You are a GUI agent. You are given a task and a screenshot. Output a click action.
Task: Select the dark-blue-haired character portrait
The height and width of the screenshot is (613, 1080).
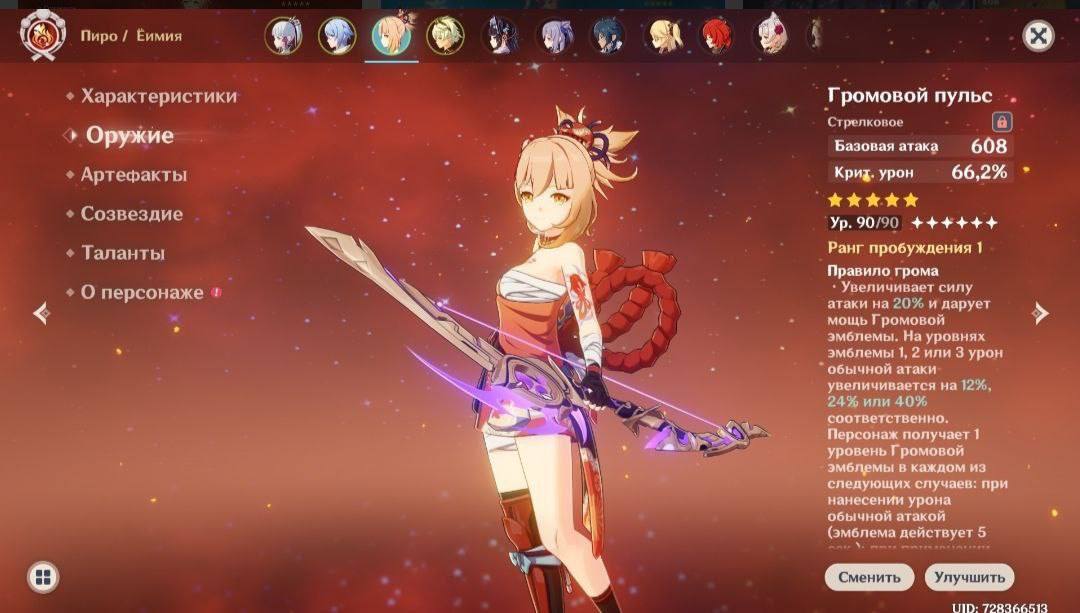pos(607,36)
